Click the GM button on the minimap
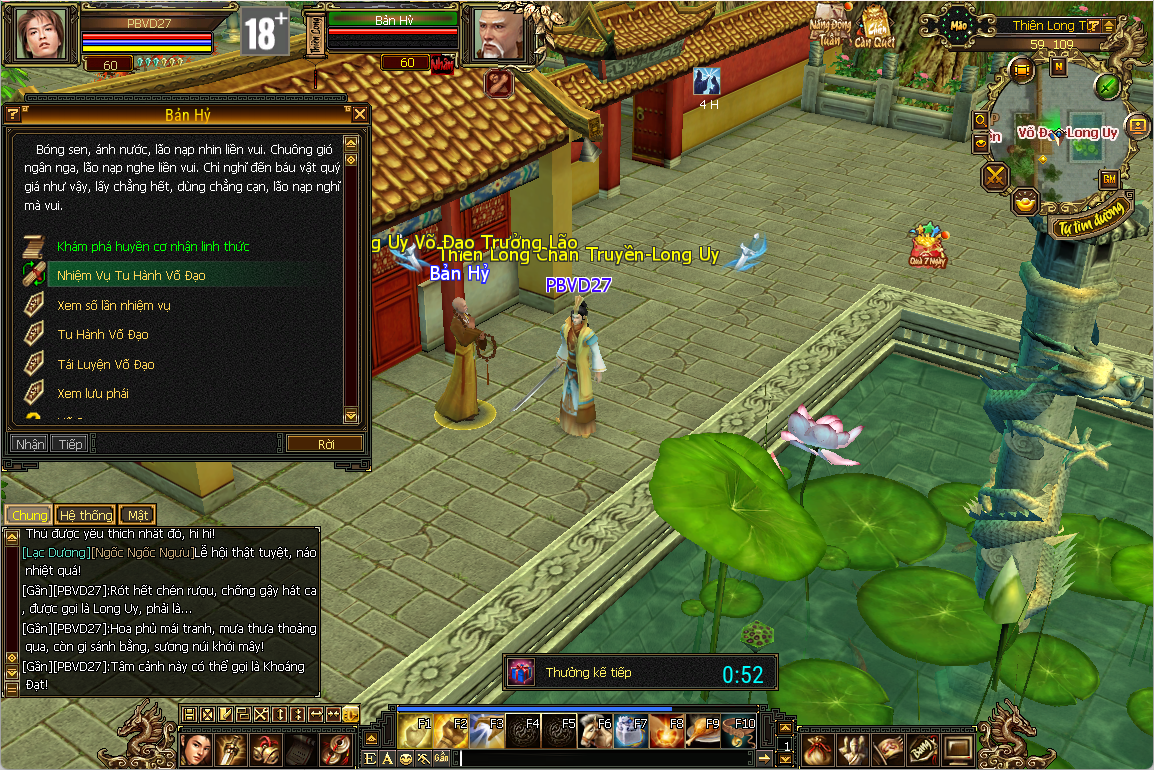1154x770 pixels. click(x=1109, y=179)
